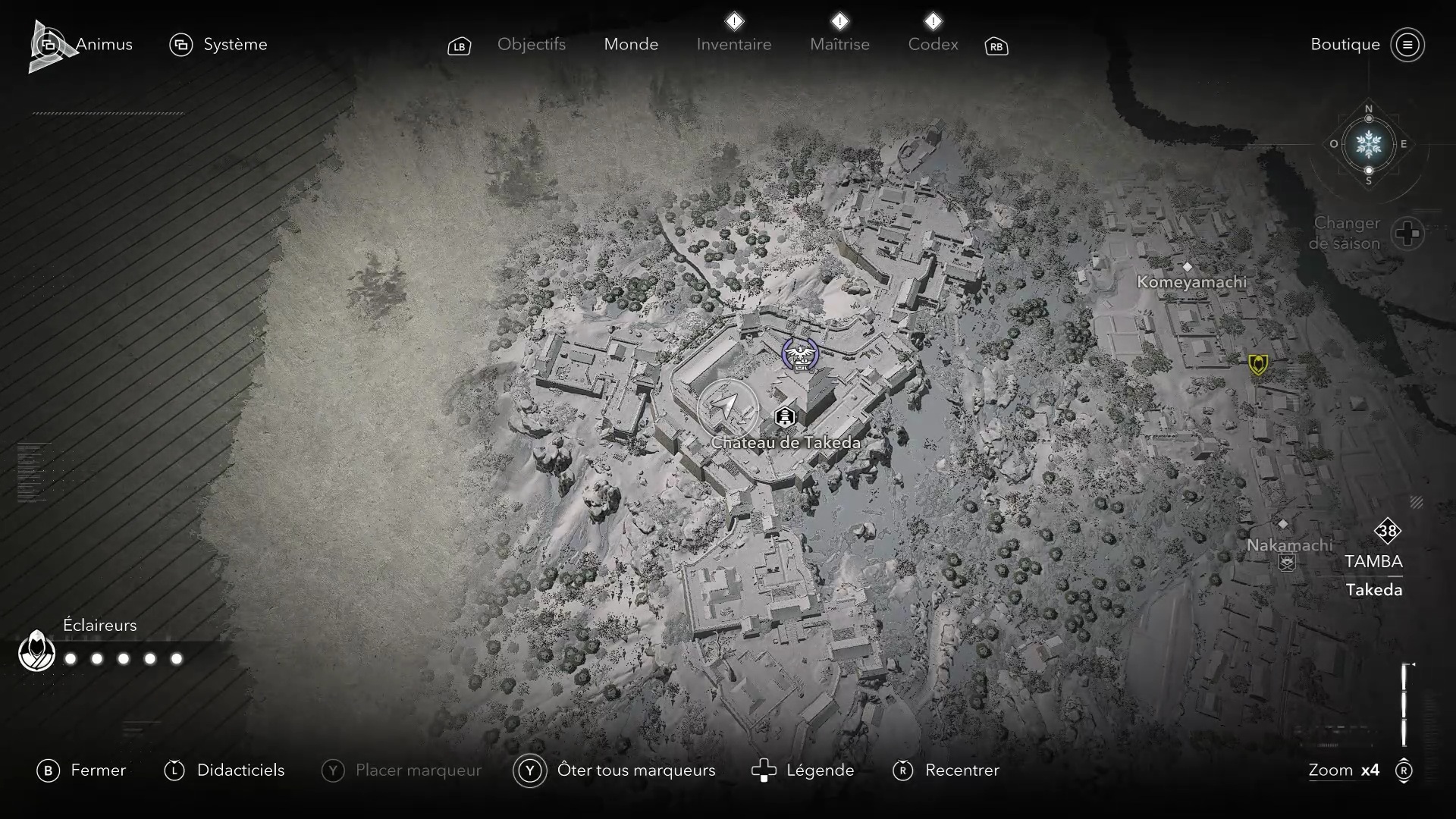Open the Didacticiels tutorials
This screenshot has height=819, width=1456.
pyautogui.click(x=224, y=770)
